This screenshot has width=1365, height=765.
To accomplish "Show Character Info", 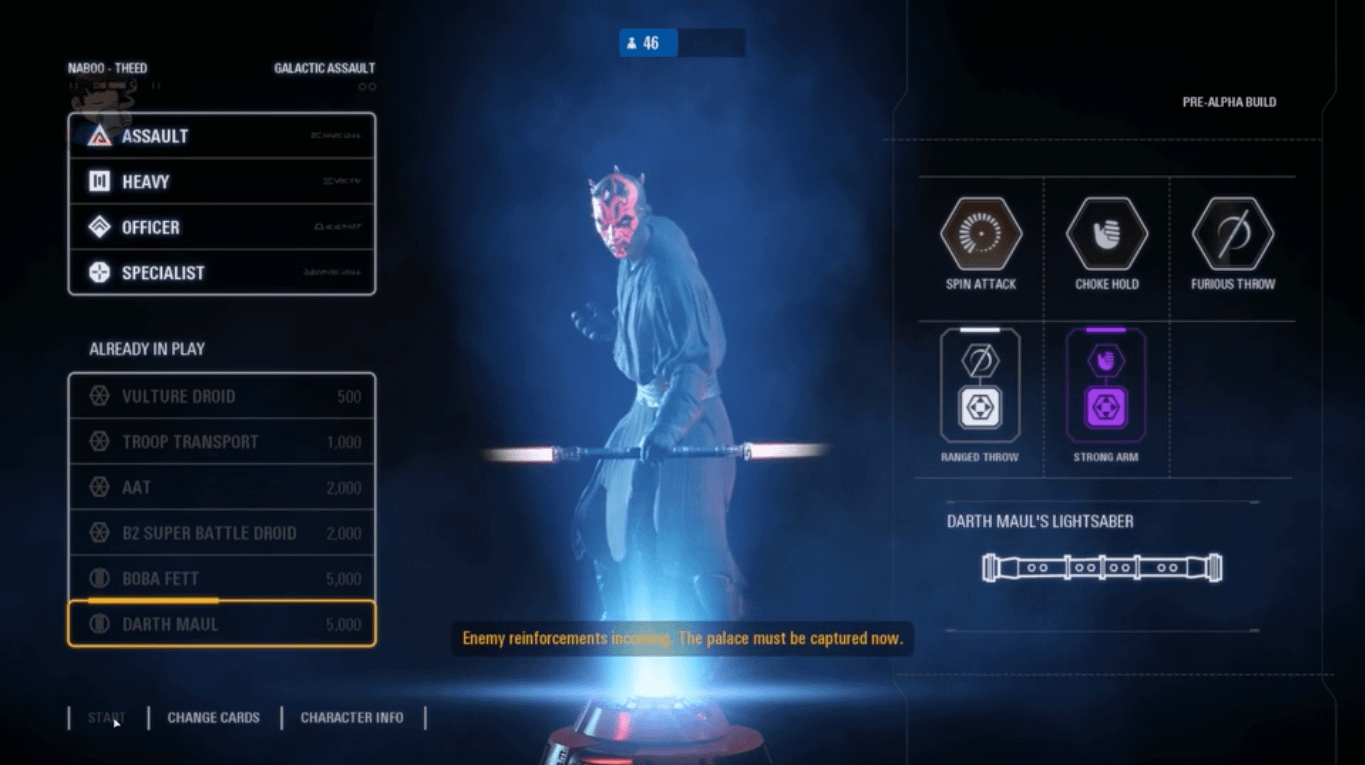I will (352, 718).
